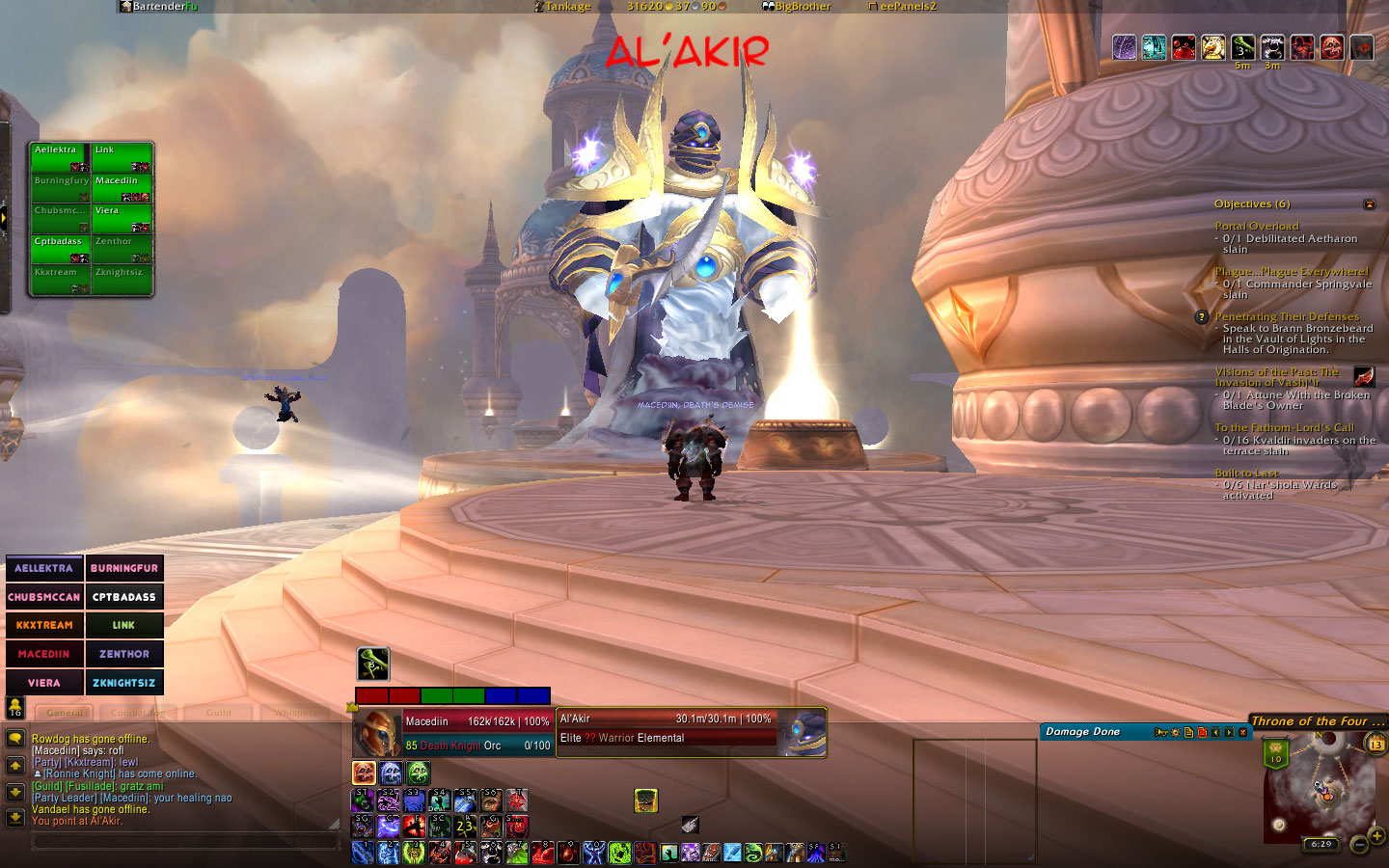Open the calendar from the minimap
1389x868 pixels.
1376,744
